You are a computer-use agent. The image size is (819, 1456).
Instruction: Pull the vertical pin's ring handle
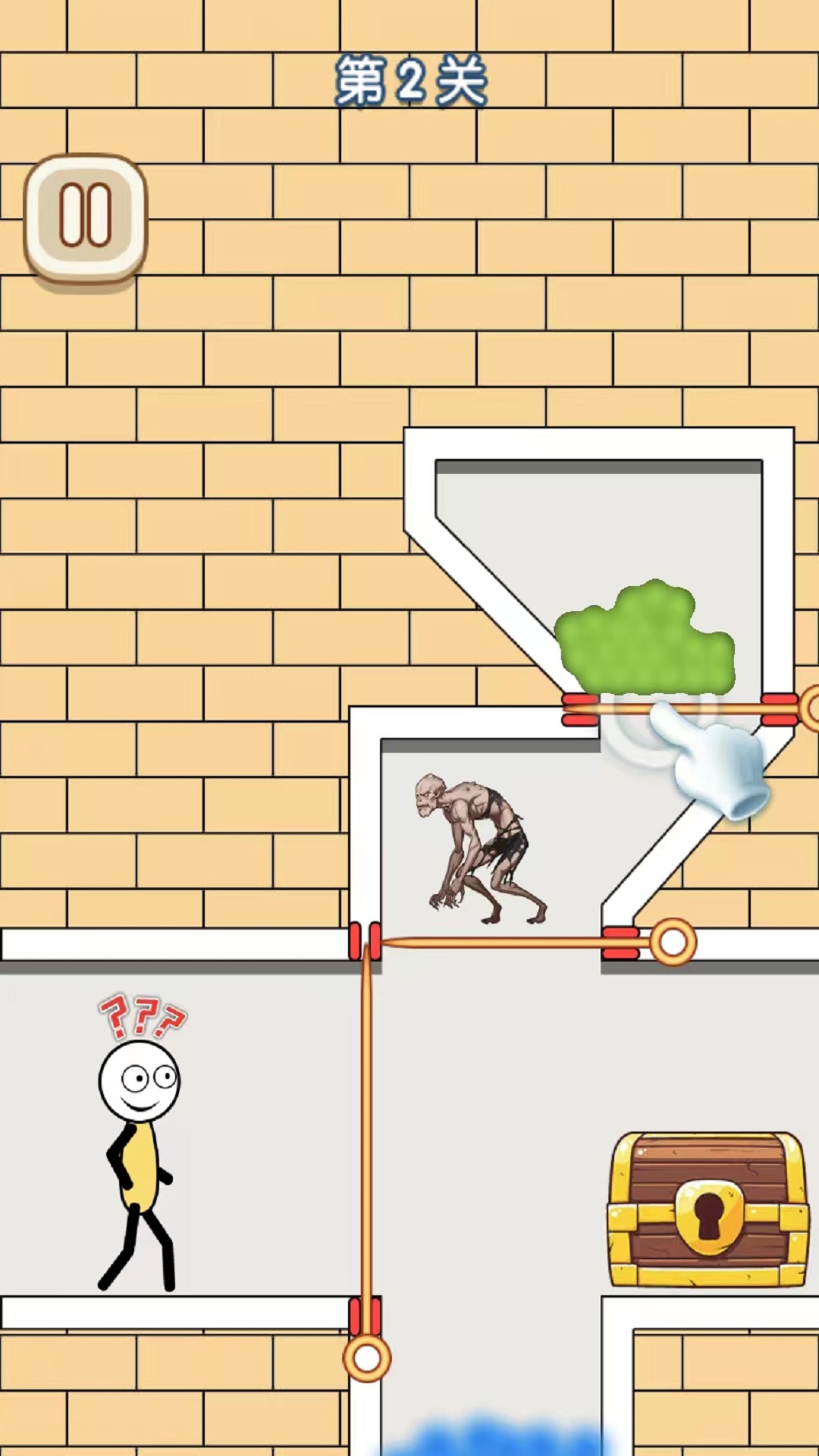tap(367, 1359)
